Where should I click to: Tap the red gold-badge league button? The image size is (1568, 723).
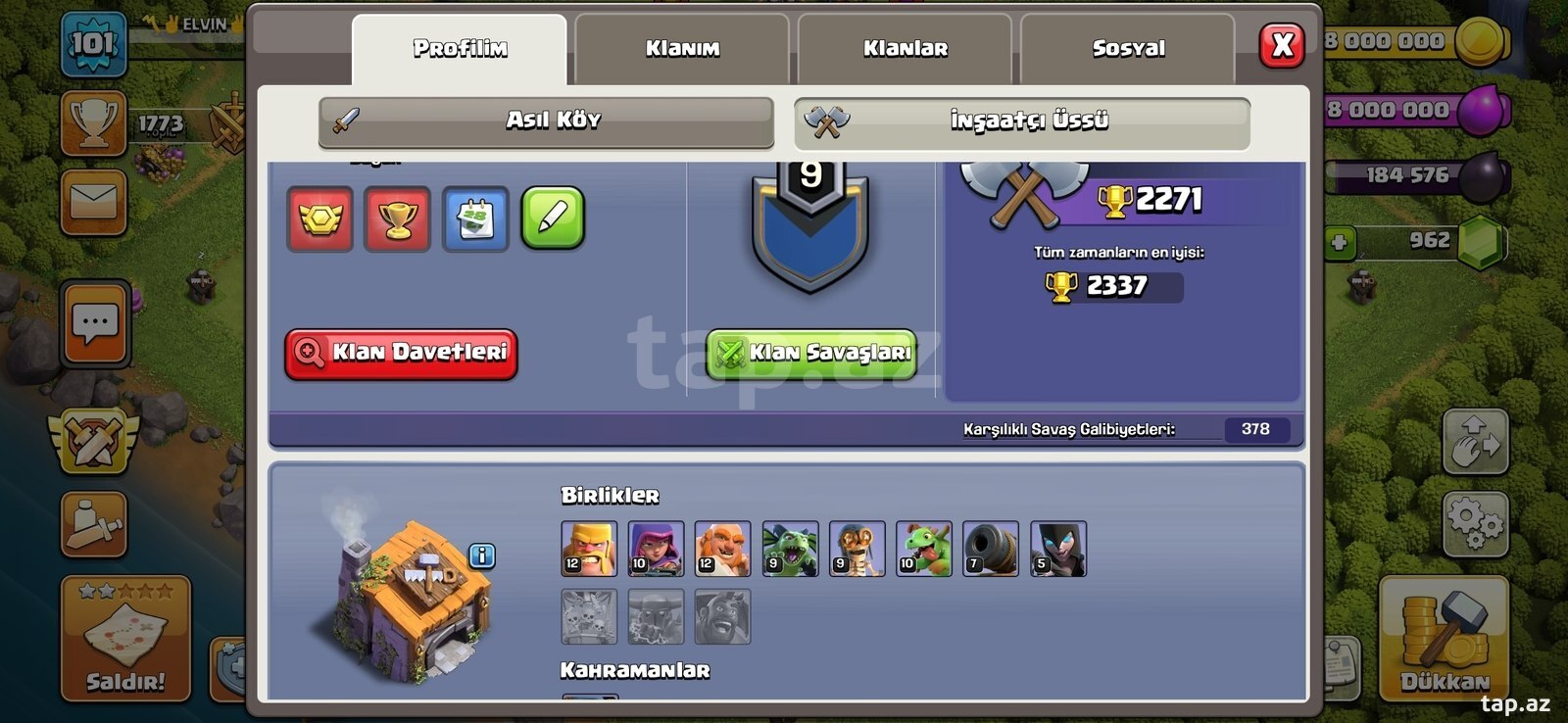[319, 218]
